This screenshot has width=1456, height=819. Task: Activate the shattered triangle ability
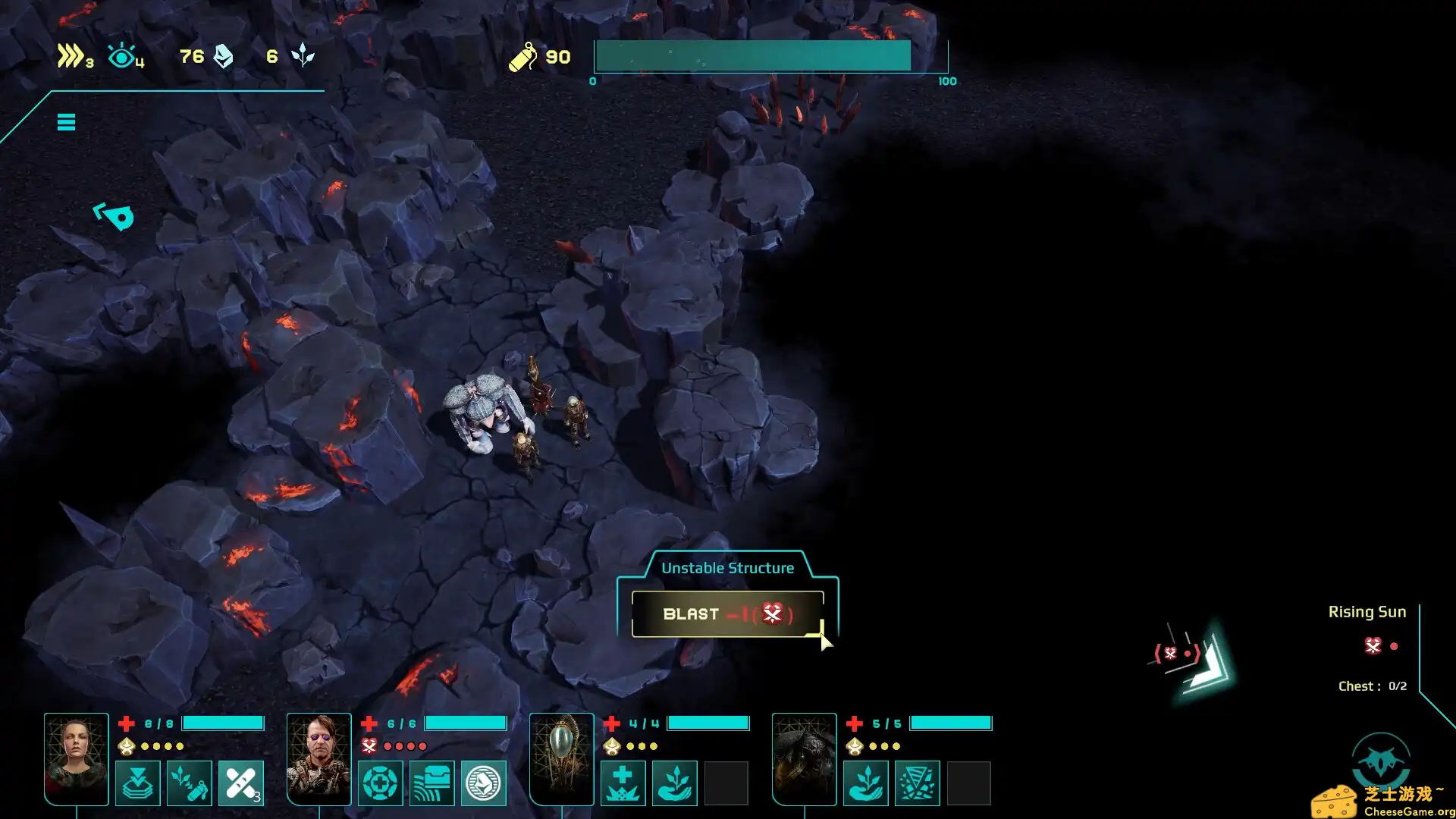tap(917, 783)
